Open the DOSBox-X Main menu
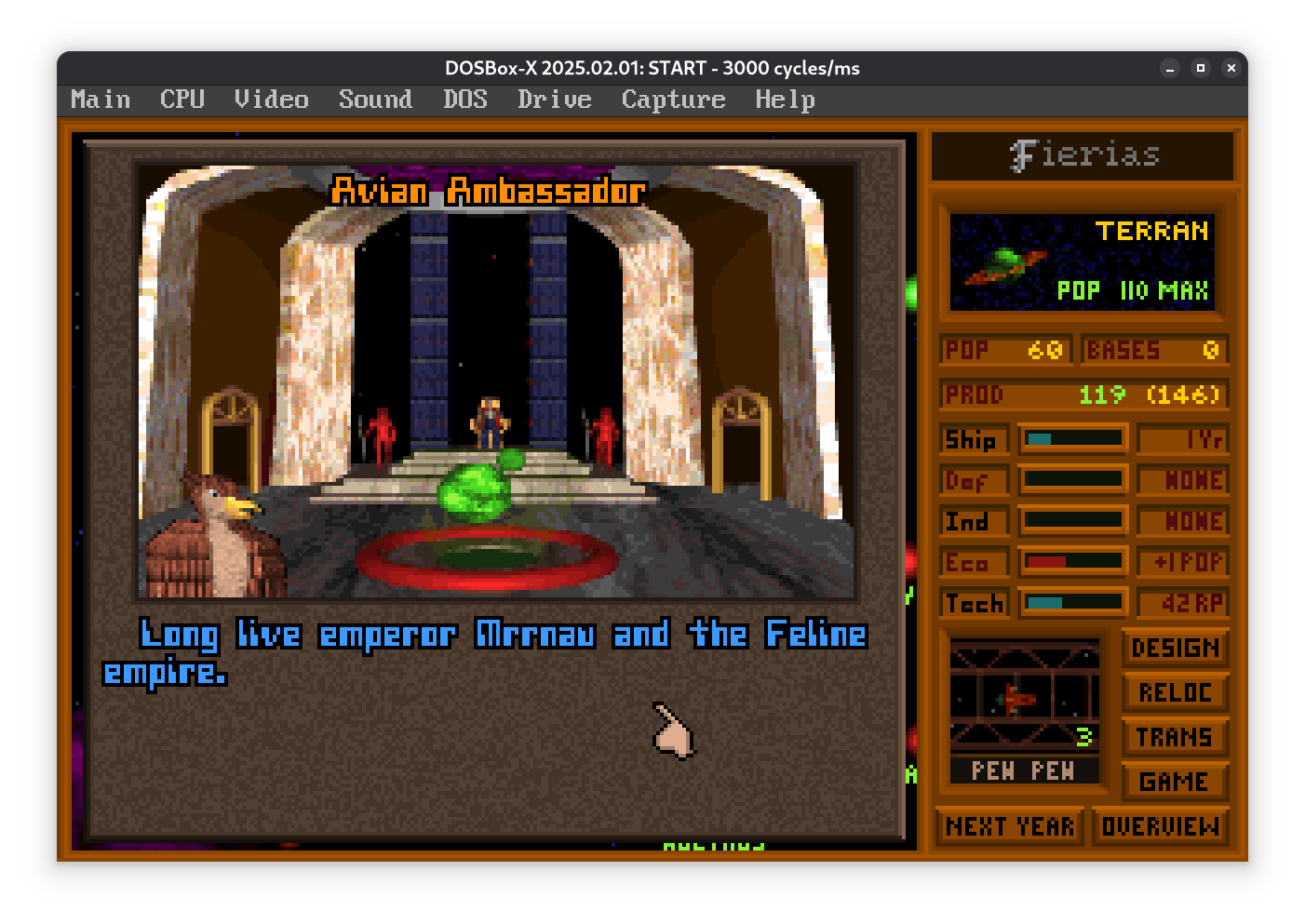This screenshot has width=1305, height=924. pos(101,100)
